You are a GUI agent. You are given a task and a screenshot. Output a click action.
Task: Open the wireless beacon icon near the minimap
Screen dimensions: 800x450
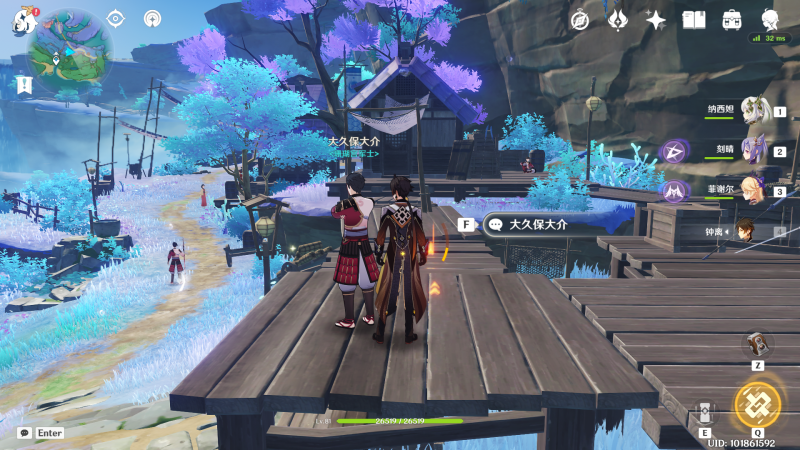coord(153,19)
